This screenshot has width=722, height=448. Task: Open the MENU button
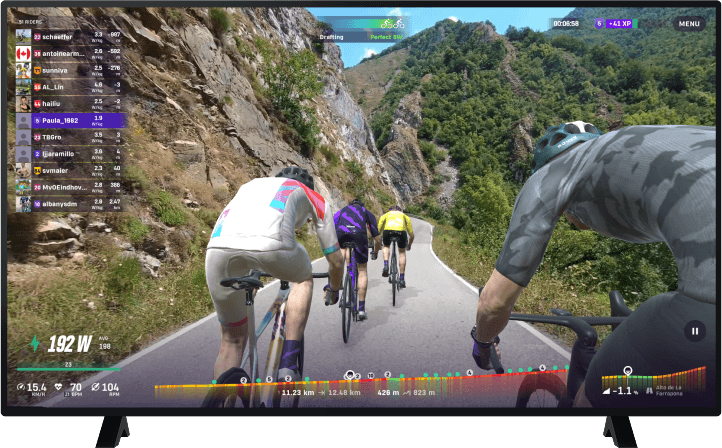[689, 23]
